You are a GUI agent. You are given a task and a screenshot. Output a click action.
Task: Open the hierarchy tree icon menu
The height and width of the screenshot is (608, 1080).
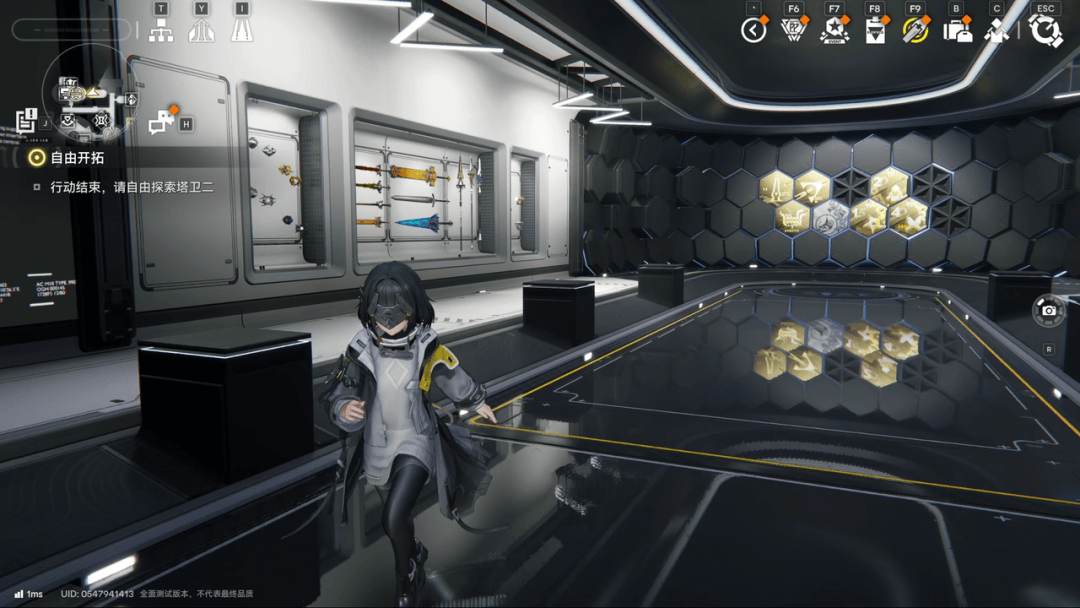click(x=161, y=30)
